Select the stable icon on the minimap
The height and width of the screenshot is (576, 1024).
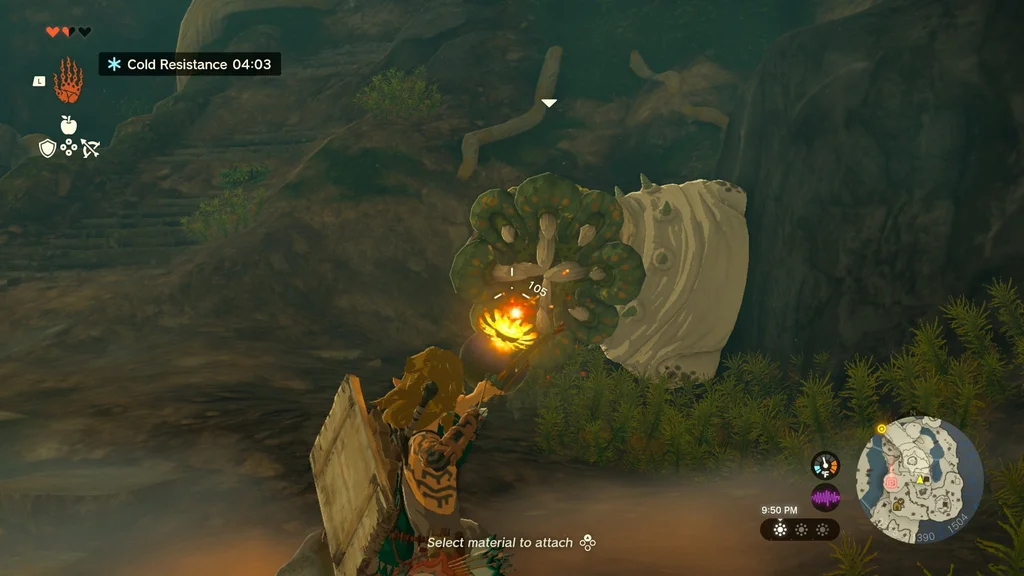coord(919,480)
